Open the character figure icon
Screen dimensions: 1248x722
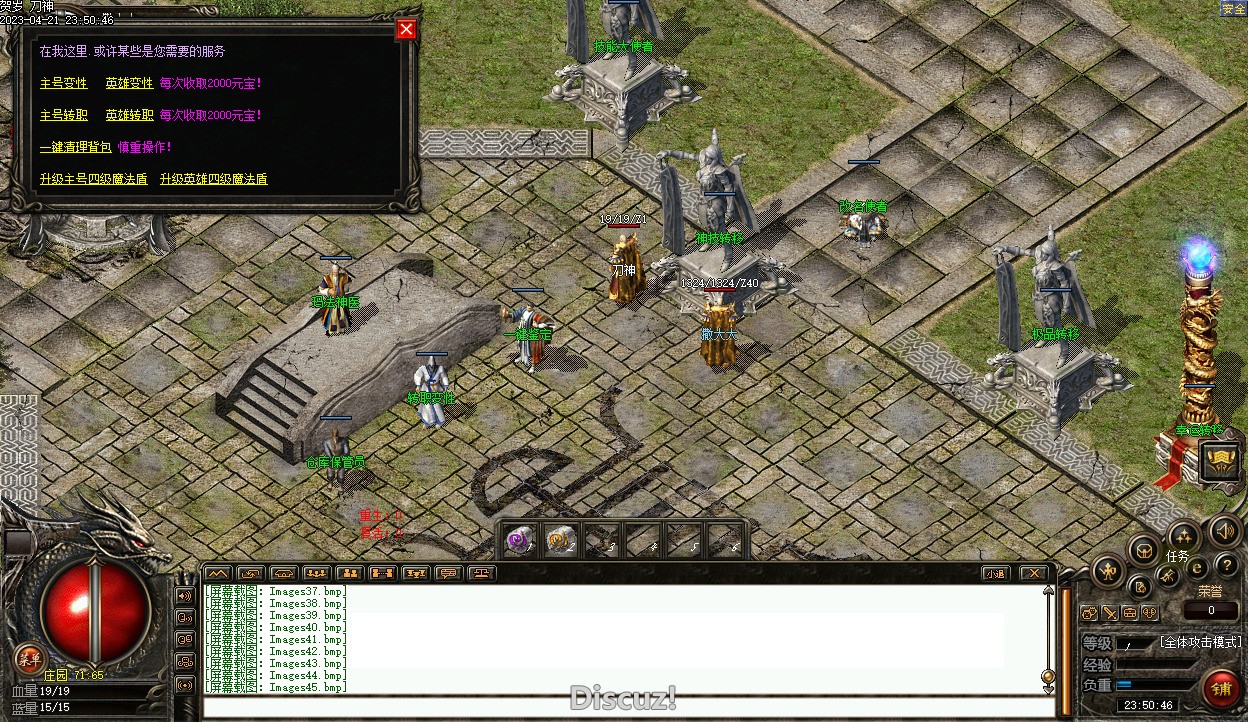(x=1108, y=572)
